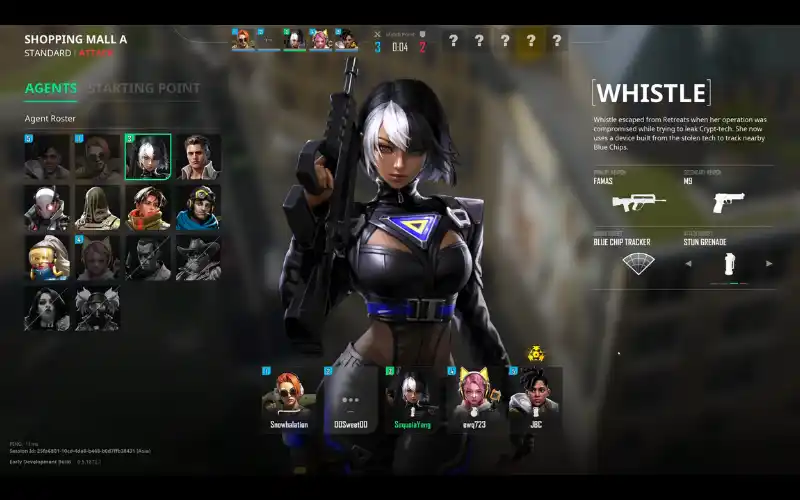Choose the agent with the red scarf
Screen dimensions: 800x500
point(148,207)
